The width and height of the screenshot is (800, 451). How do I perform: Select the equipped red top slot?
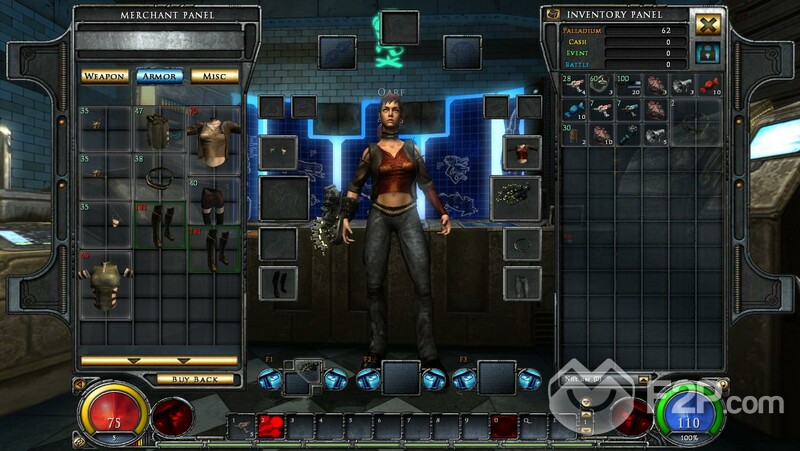[x=521, y=152]
